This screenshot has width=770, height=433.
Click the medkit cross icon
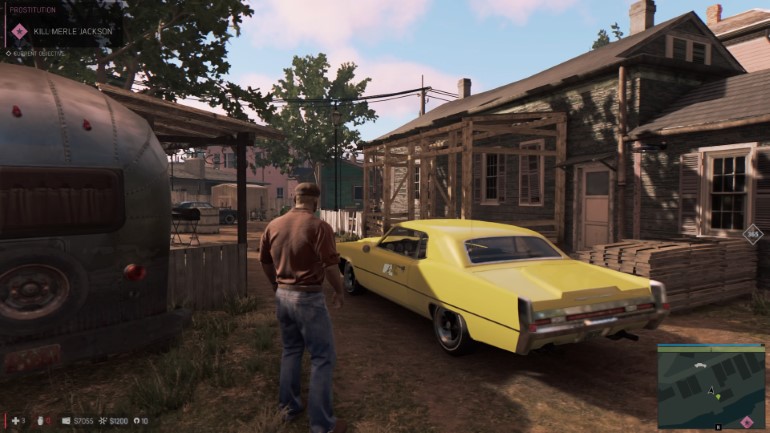[13, 421]
